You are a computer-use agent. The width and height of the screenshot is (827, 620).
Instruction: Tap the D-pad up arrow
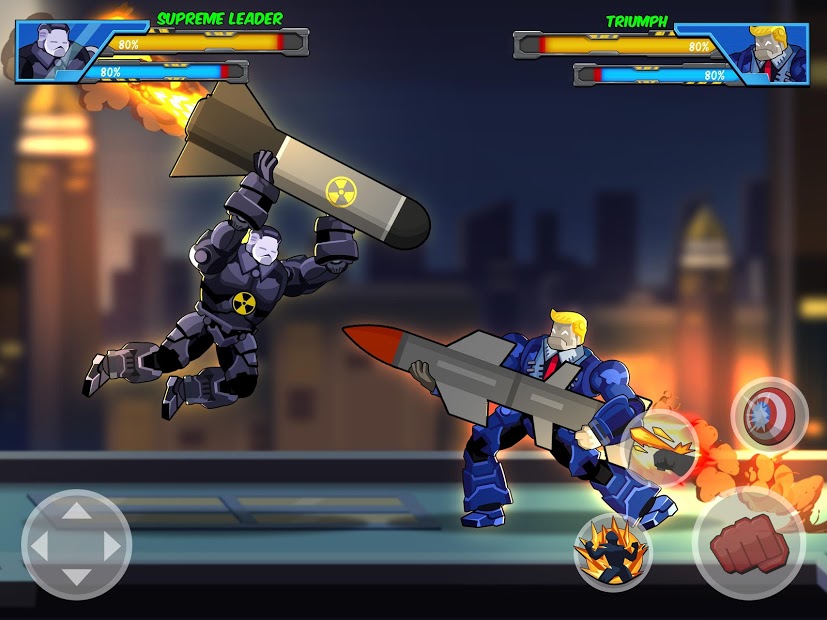76,514
